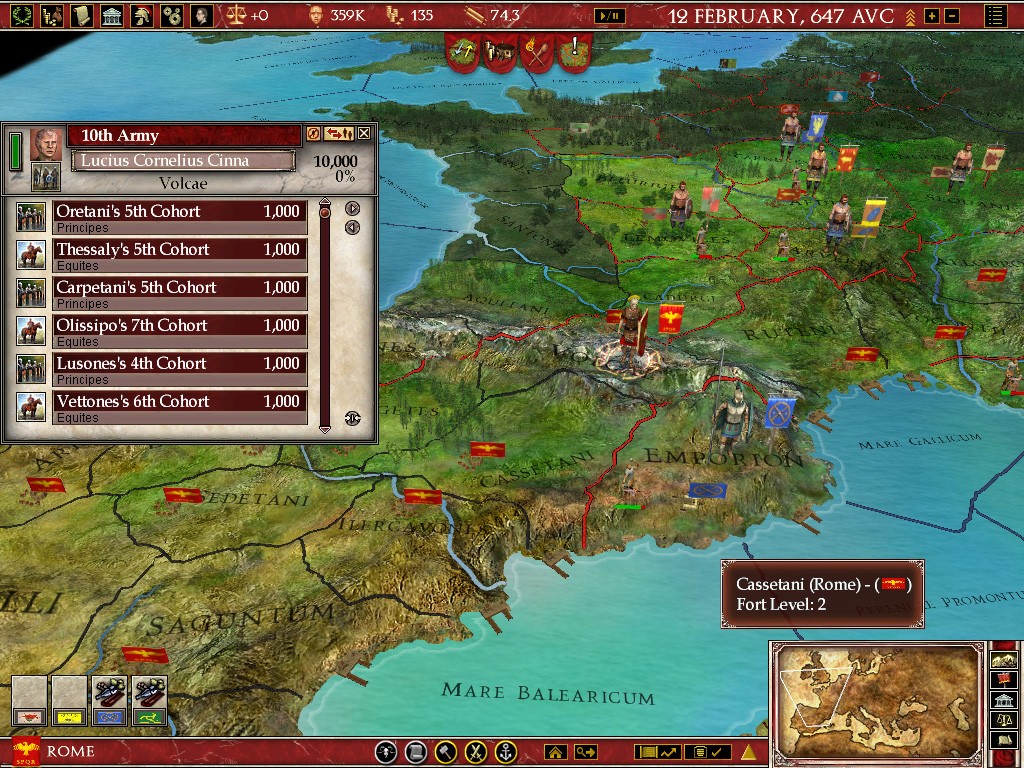Open the temple building icon
Screen dimensions: 1024x768
112,15
